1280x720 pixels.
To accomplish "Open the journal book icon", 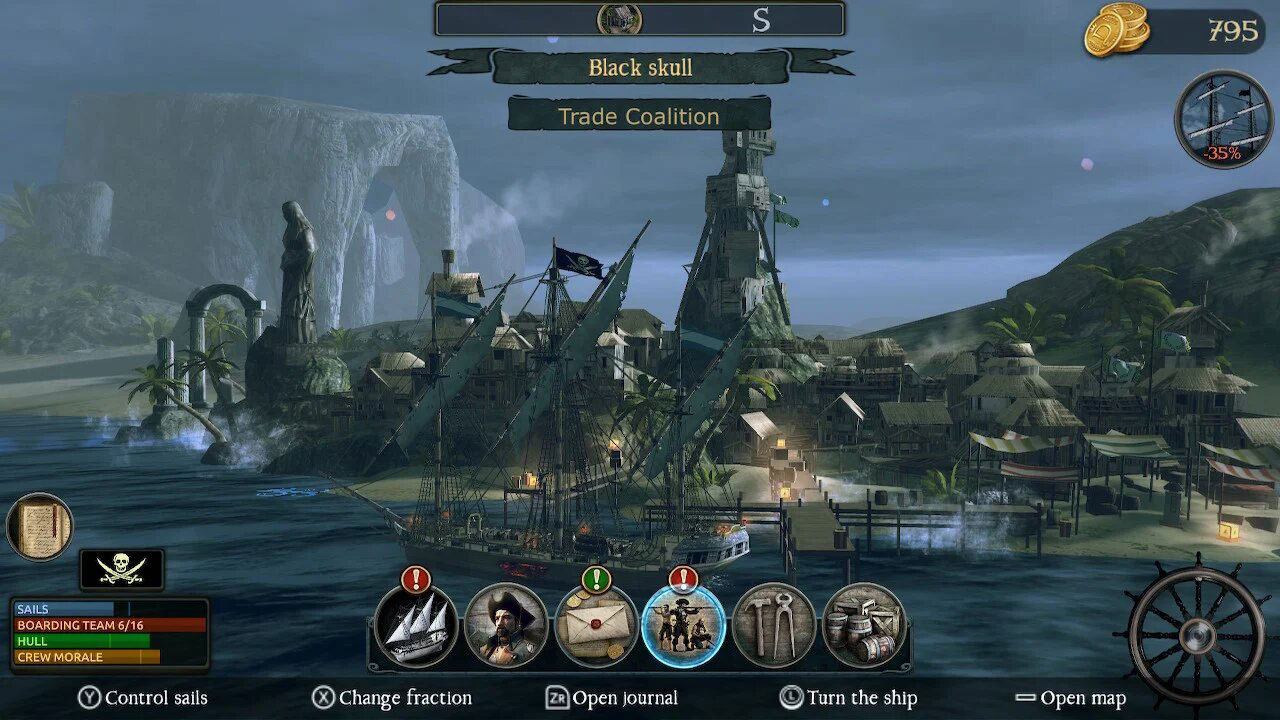I will (x=40, y=527).
